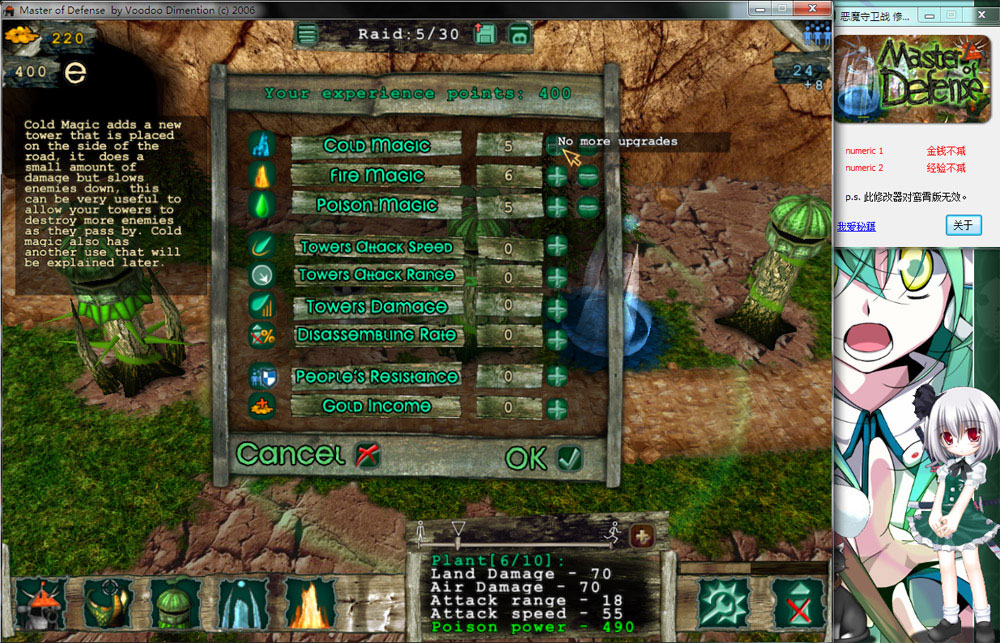The width and height of the screenshot is (1000, 643).
Task: Upgrade Towers Attack Speed with plus
Action: pyautogui.click(x=557, y=247)
